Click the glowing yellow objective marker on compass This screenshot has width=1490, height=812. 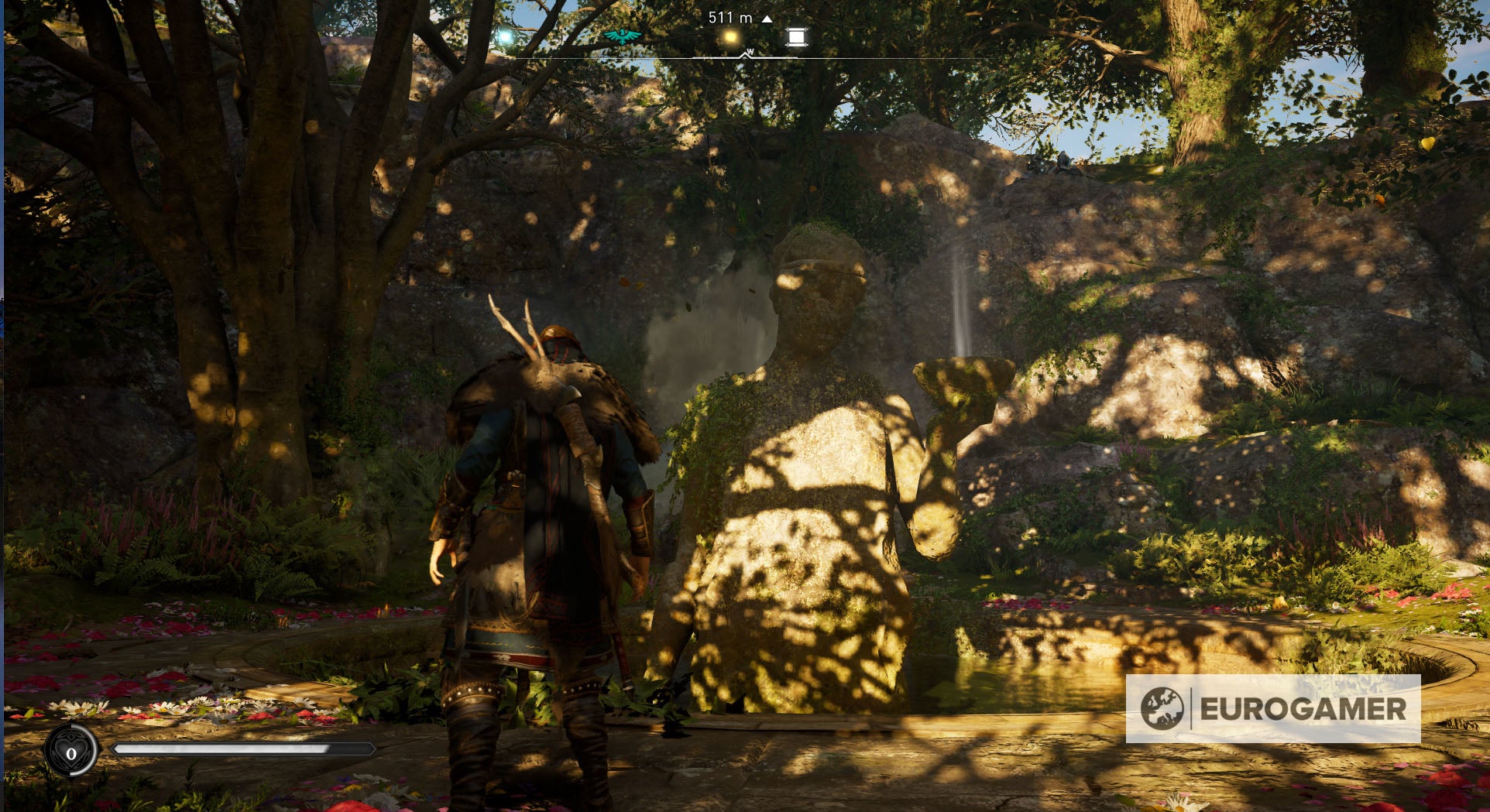click(729, 35)
